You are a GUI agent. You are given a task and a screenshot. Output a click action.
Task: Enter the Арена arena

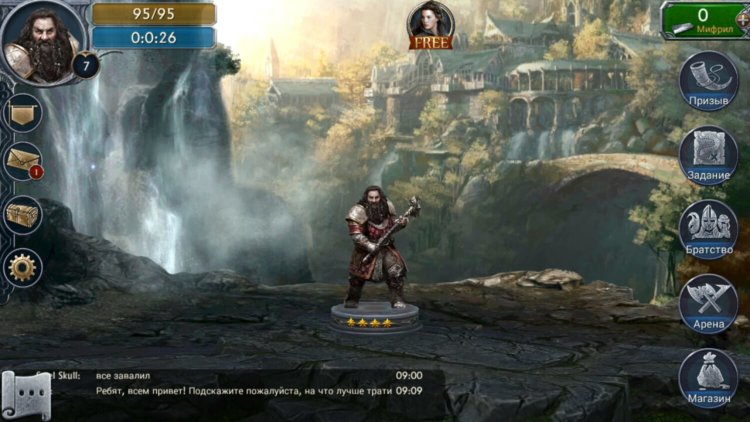click(x=708, y=302)
